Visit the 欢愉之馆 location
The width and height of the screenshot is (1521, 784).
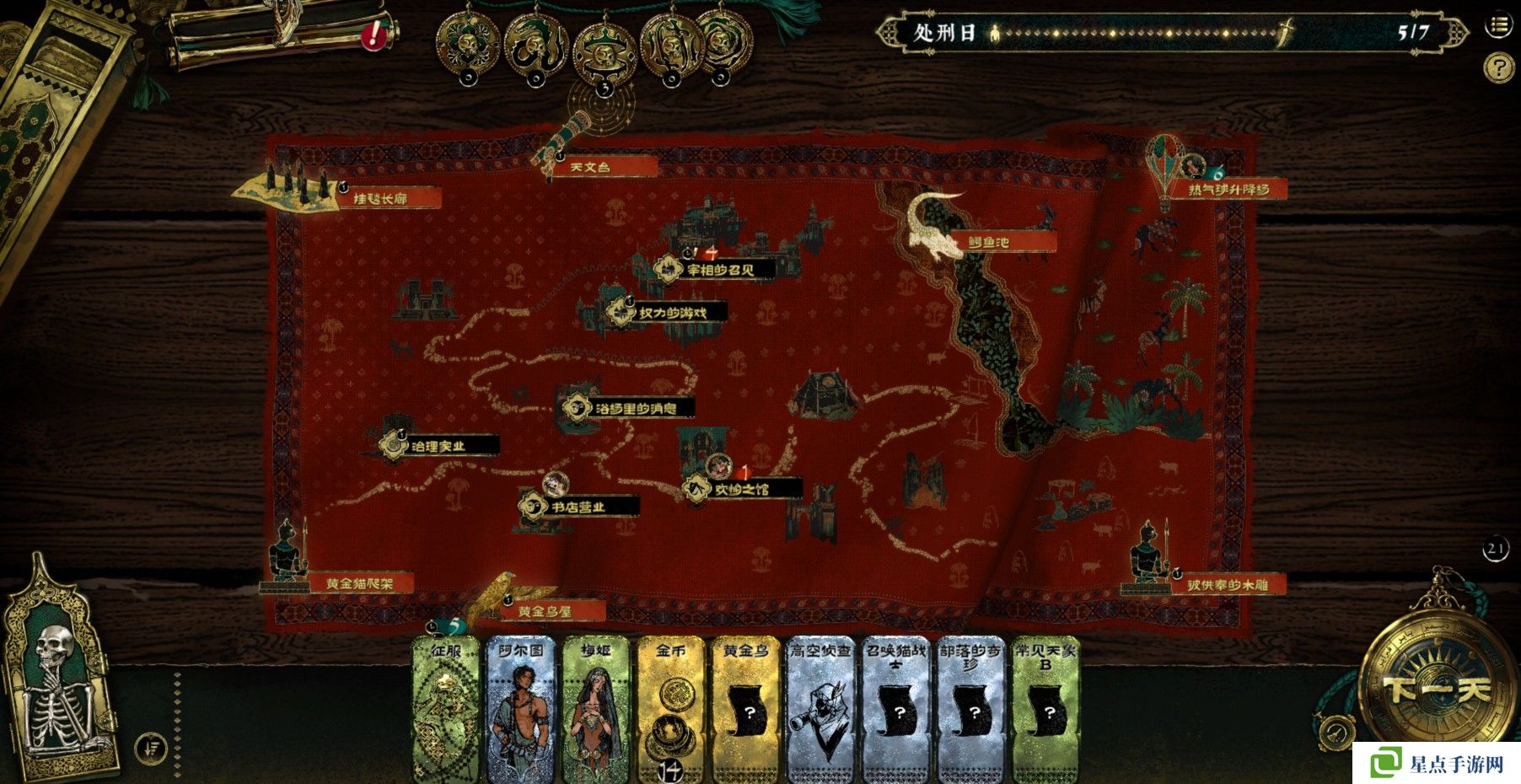(741, 489)
